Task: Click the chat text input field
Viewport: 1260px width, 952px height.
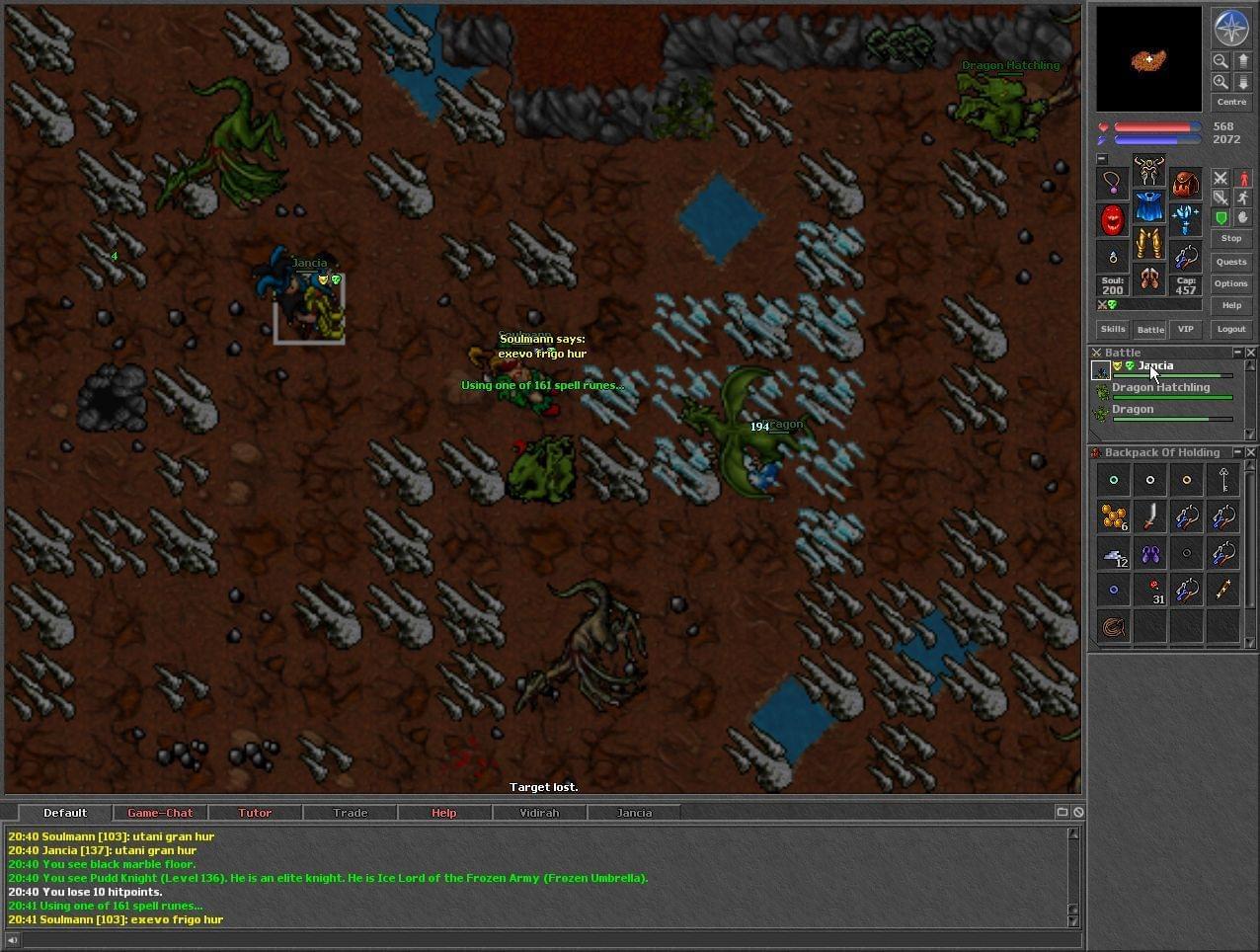Action: (x=543, y=939)
